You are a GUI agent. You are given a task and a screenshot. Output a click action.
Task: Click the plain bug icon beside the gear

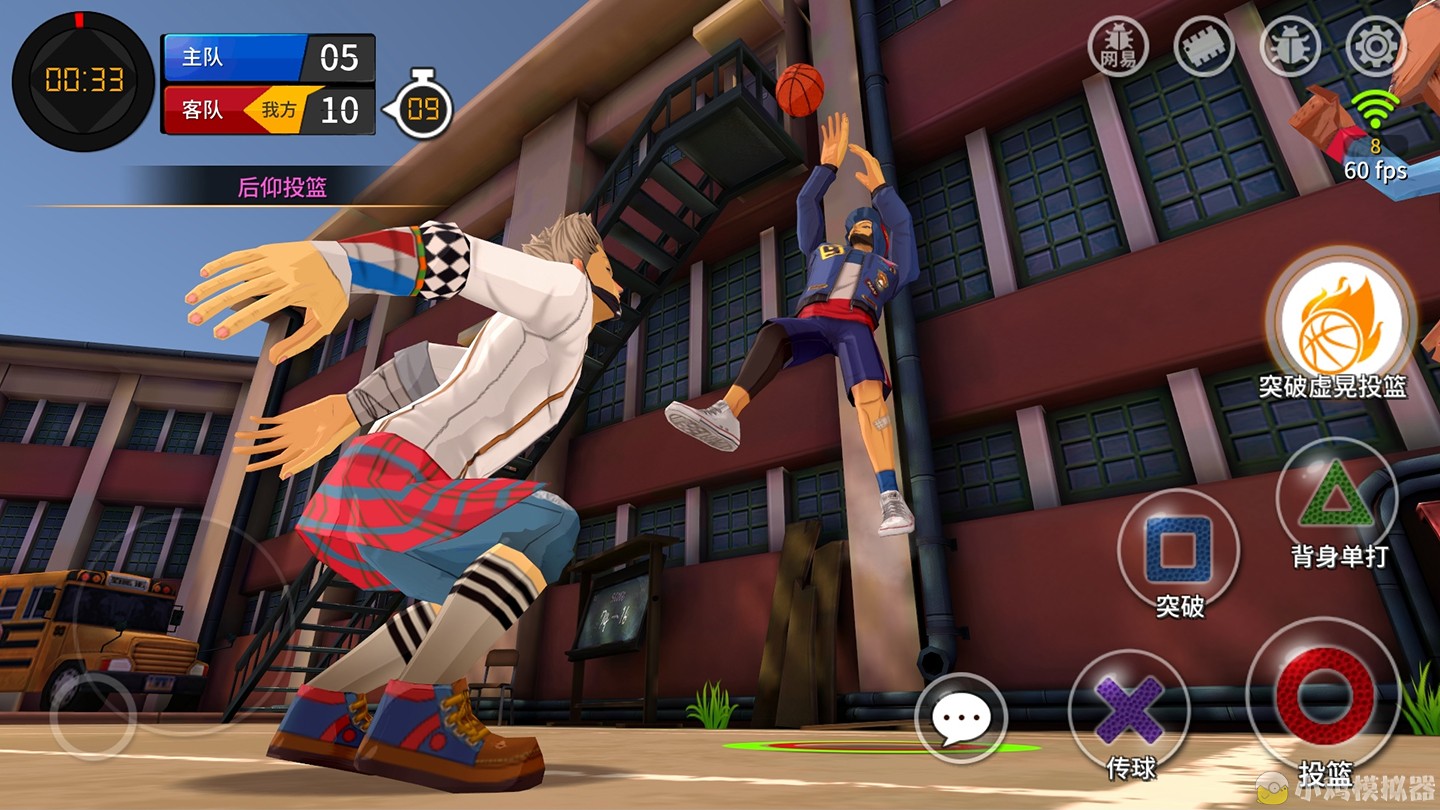click(x=1290, y=46)
